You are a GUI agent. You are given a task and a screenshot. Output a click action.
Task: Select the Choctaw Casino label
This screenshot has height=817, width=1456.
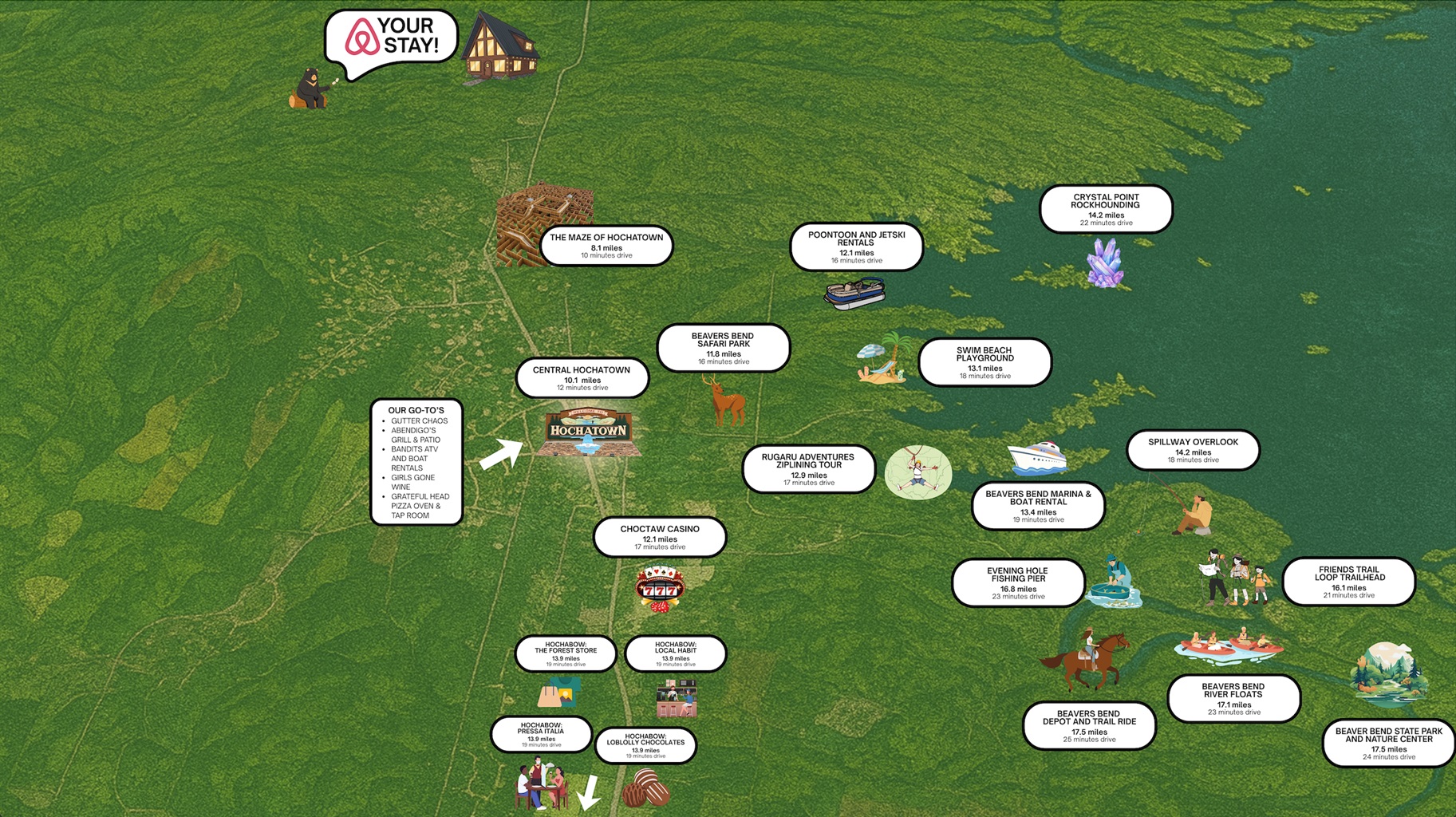[x=660, y=537]
